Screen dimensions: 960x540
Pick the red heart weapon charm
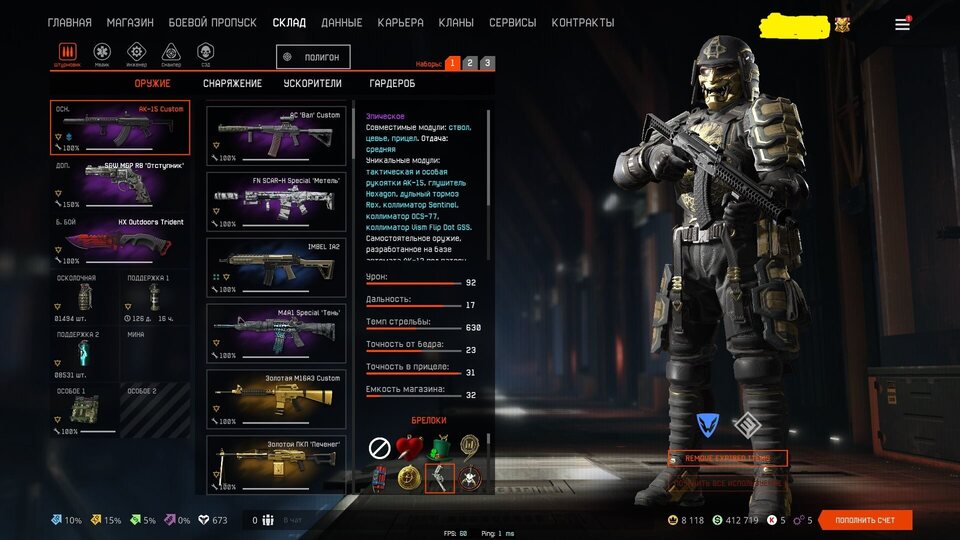(408, 446)
